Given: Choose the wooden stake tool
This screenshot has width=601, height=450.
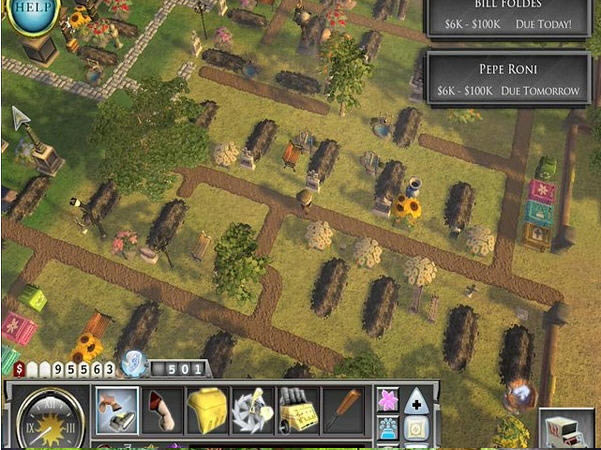Looking at the screenshot, I should [342, 410].
